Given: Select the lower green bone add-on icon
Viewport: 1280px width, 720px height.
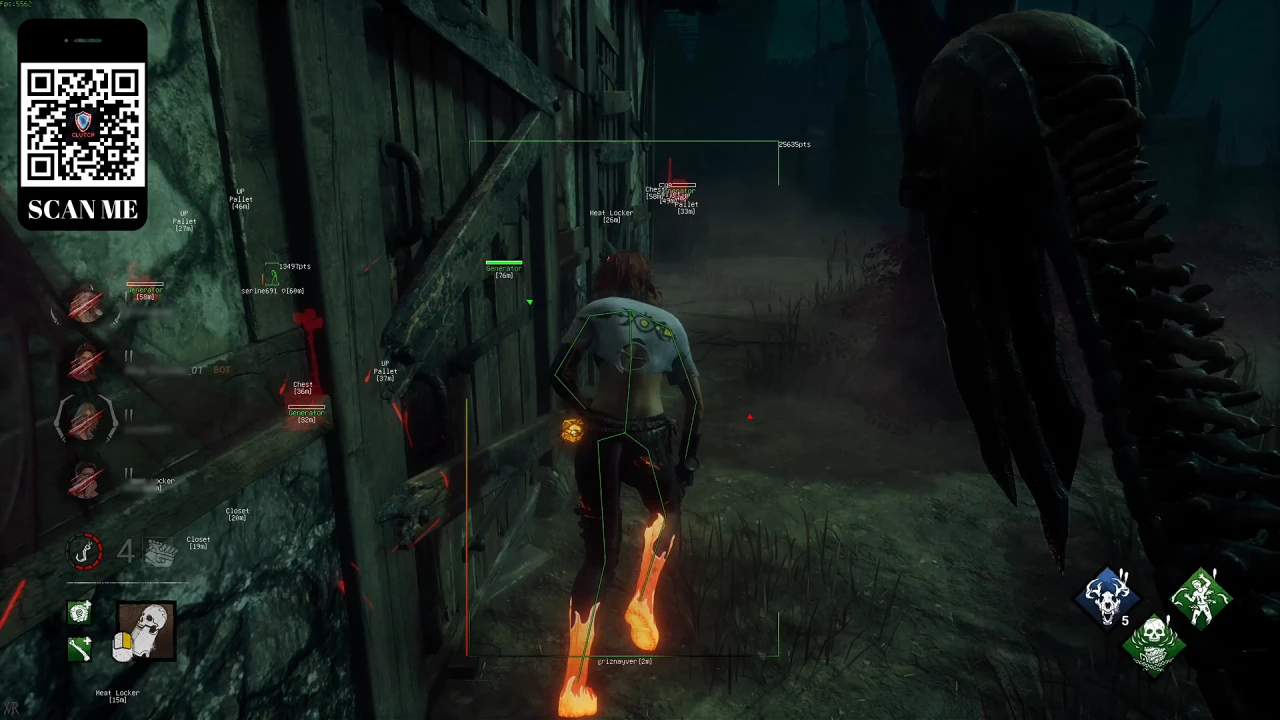Looking at the screenshot, I should pyautogui.click(x=79, y=649).
